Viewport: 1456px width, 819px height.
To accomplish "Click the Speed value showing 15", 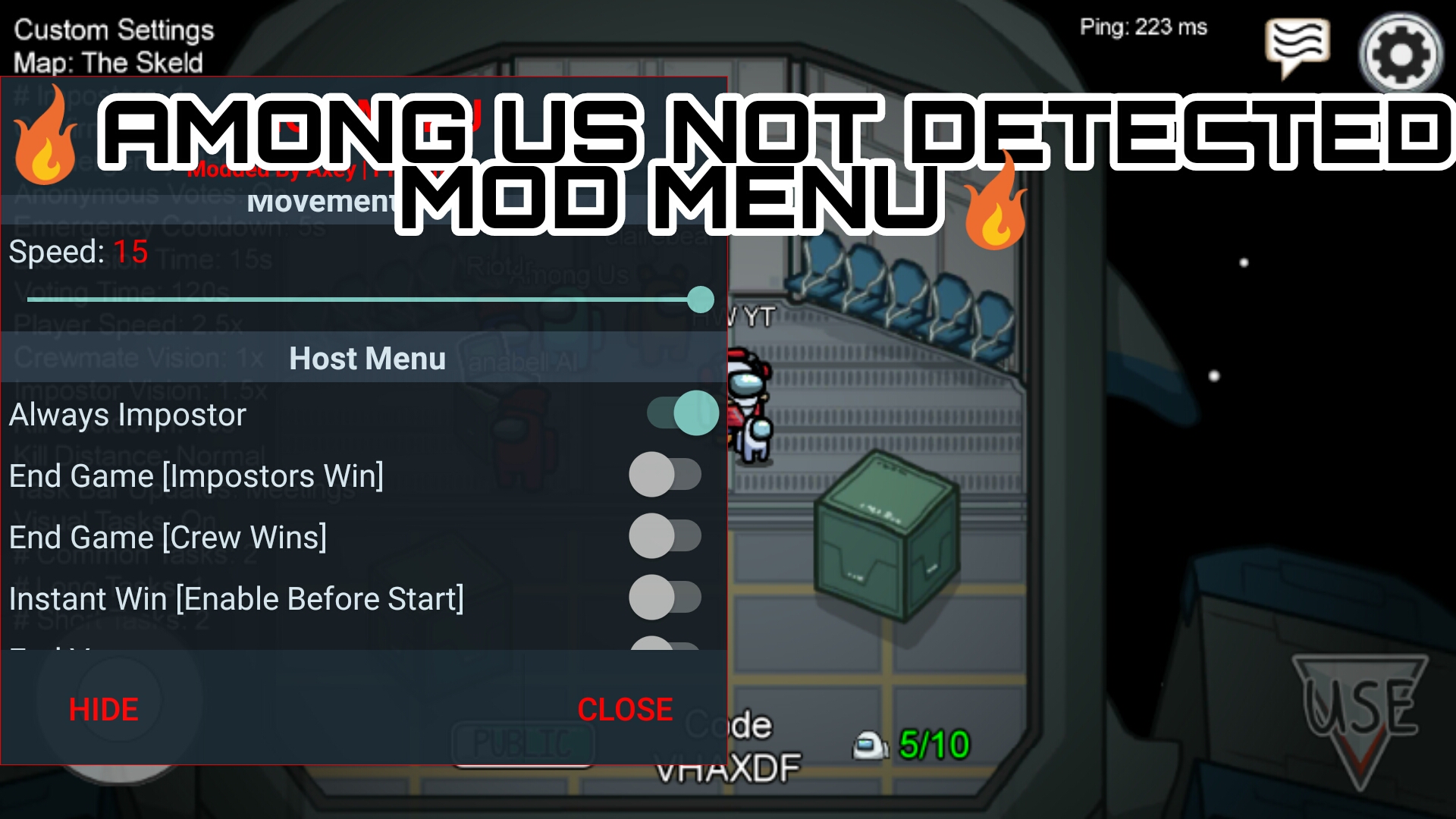I will click(130, 251).
